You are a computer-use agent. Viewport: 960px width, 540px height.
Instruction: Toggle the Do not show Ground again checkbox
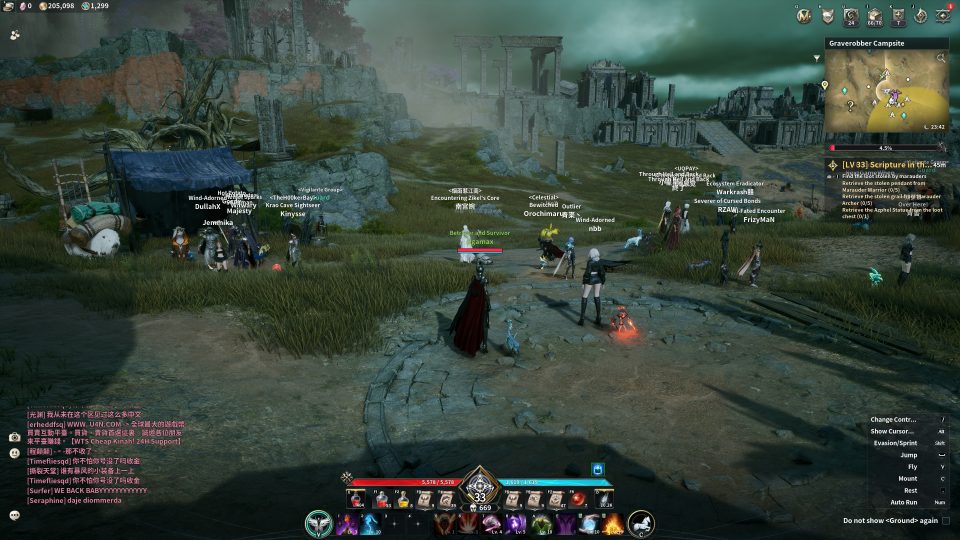coord(946,520)
